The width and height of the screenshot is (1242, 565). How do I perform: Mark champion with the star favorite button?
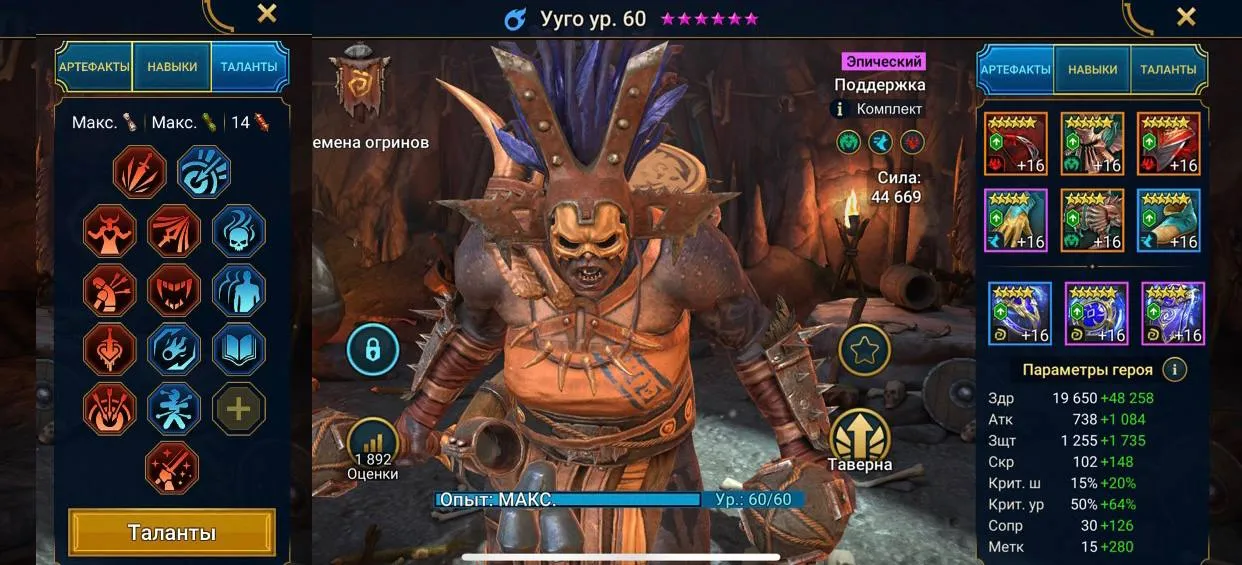[x=864, y=350]
